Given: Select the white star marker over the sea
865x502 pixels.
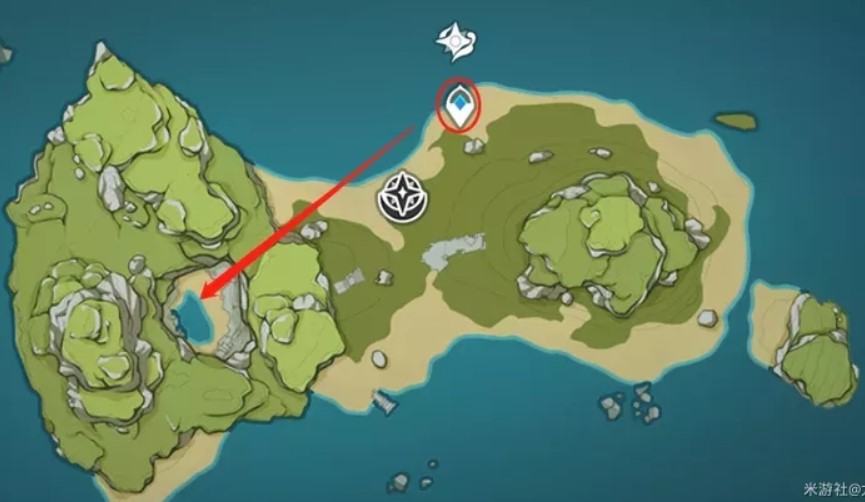Looking at the screenshot, I should coord(455,42).
